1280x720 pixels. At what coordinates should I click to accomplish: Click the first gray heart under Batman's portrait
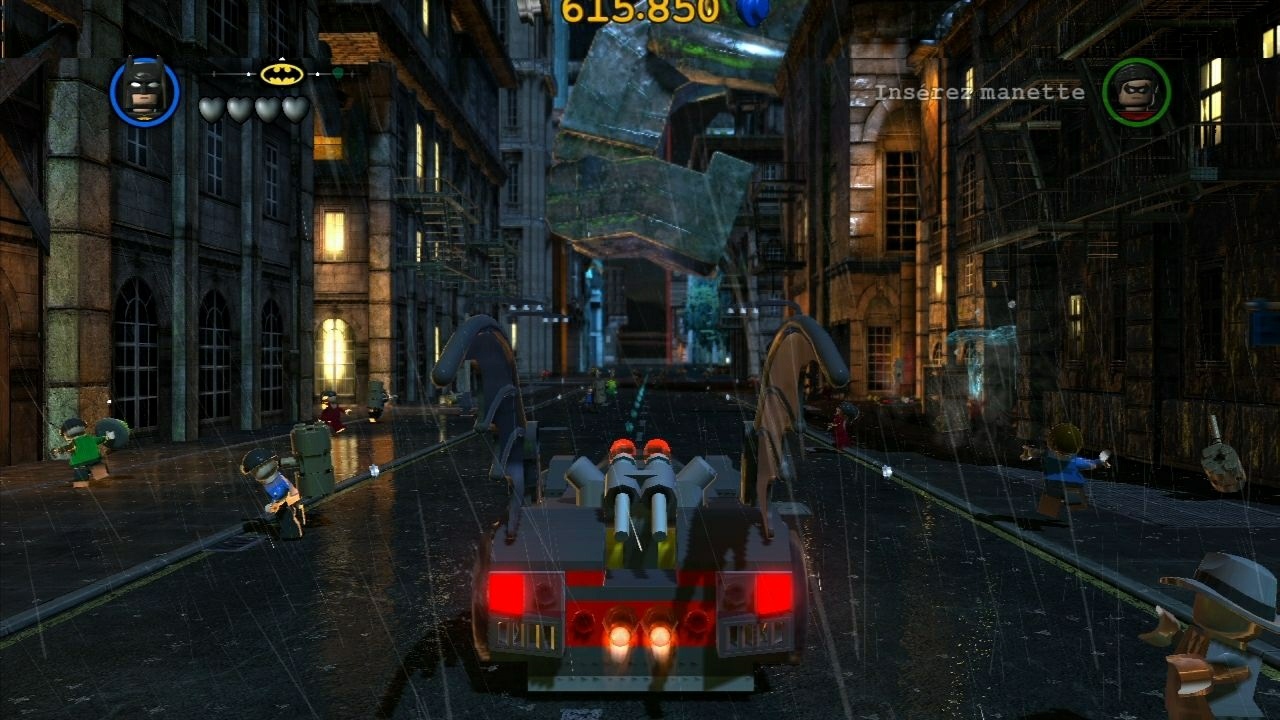(213, 108)
